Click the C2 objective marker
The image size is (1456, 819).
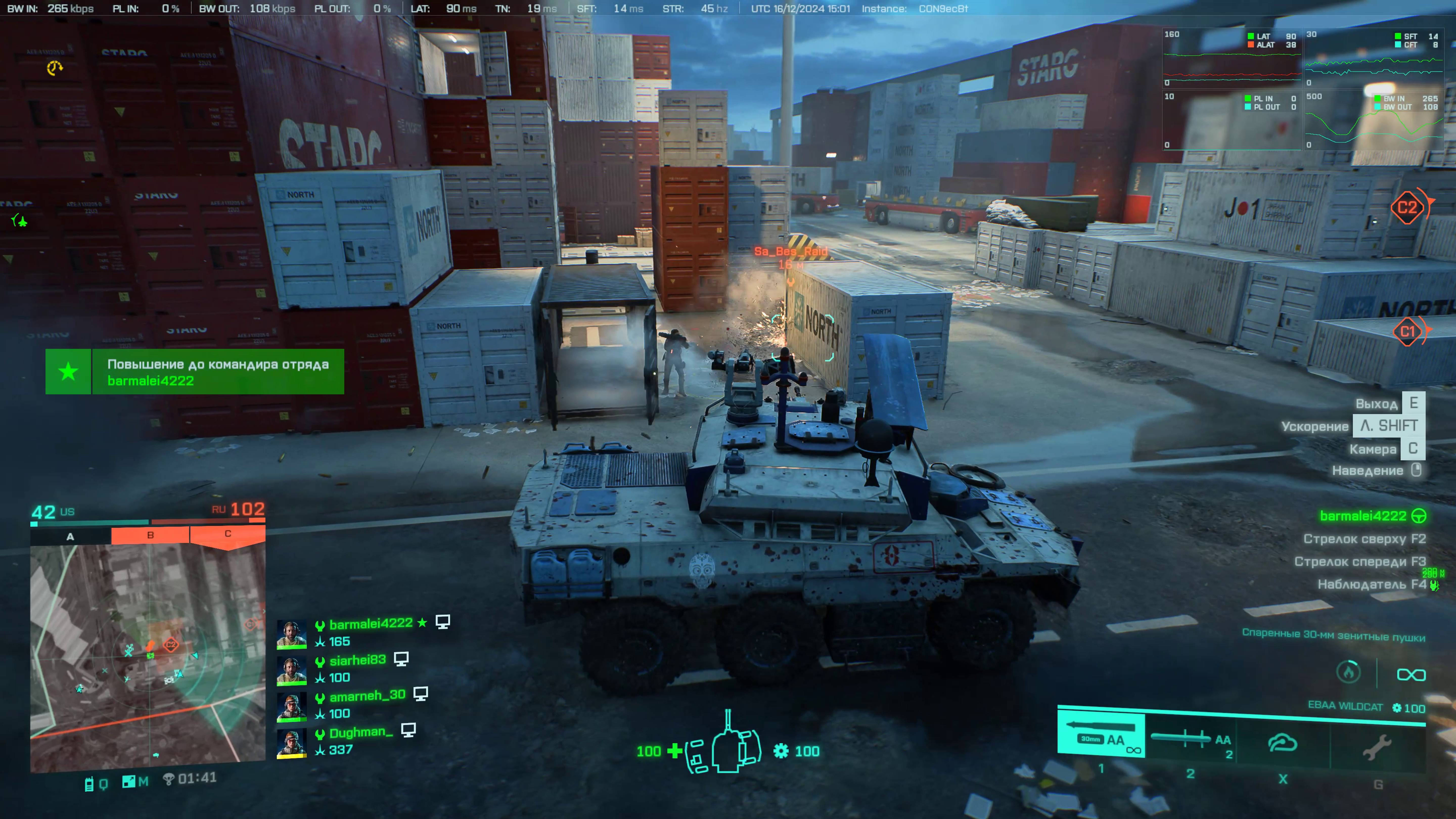(x=1407, y=208)
